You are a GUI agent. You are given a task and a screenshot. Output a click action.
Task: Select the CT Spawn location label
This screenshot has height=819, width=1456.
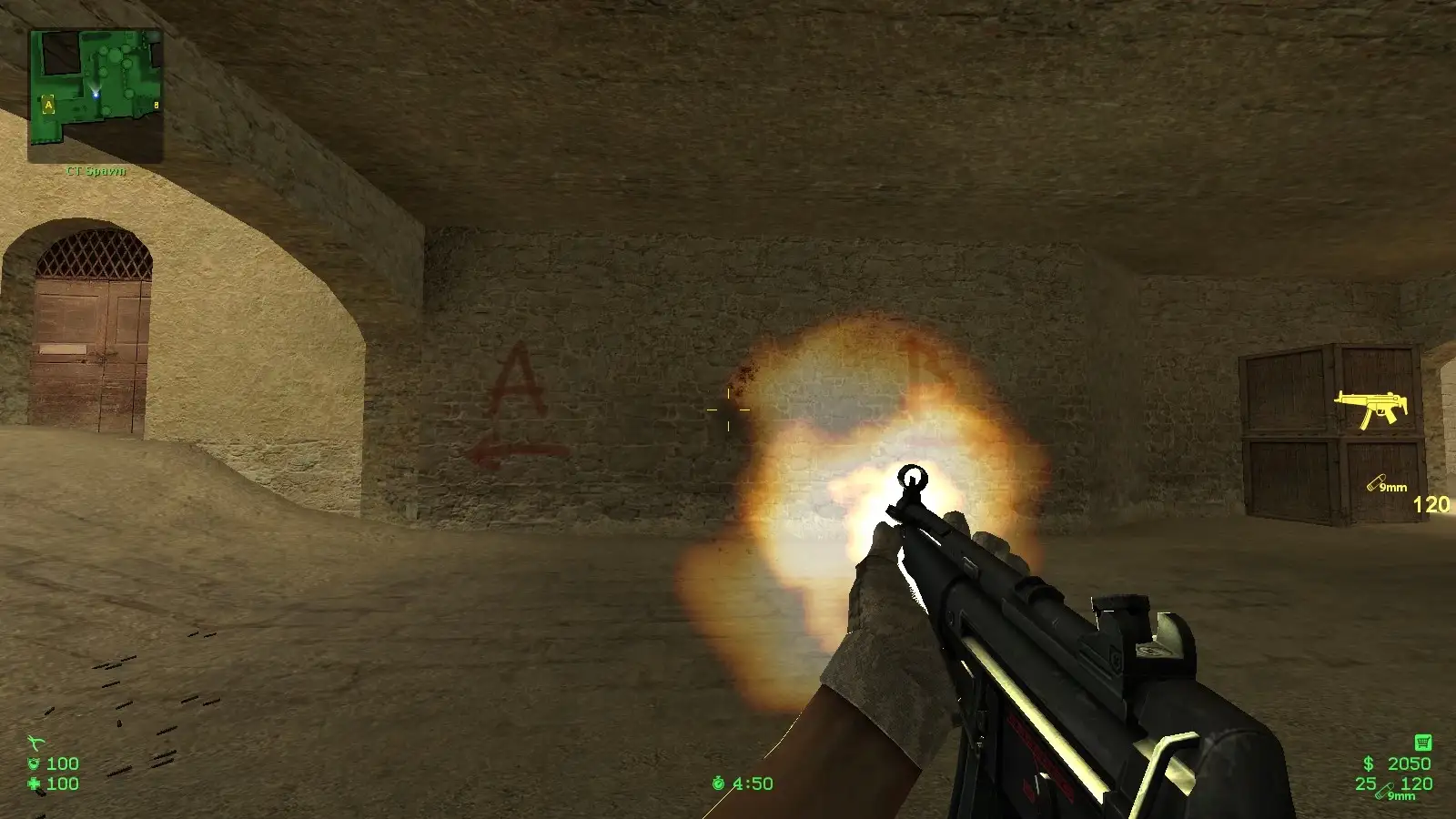pos(95,171)
